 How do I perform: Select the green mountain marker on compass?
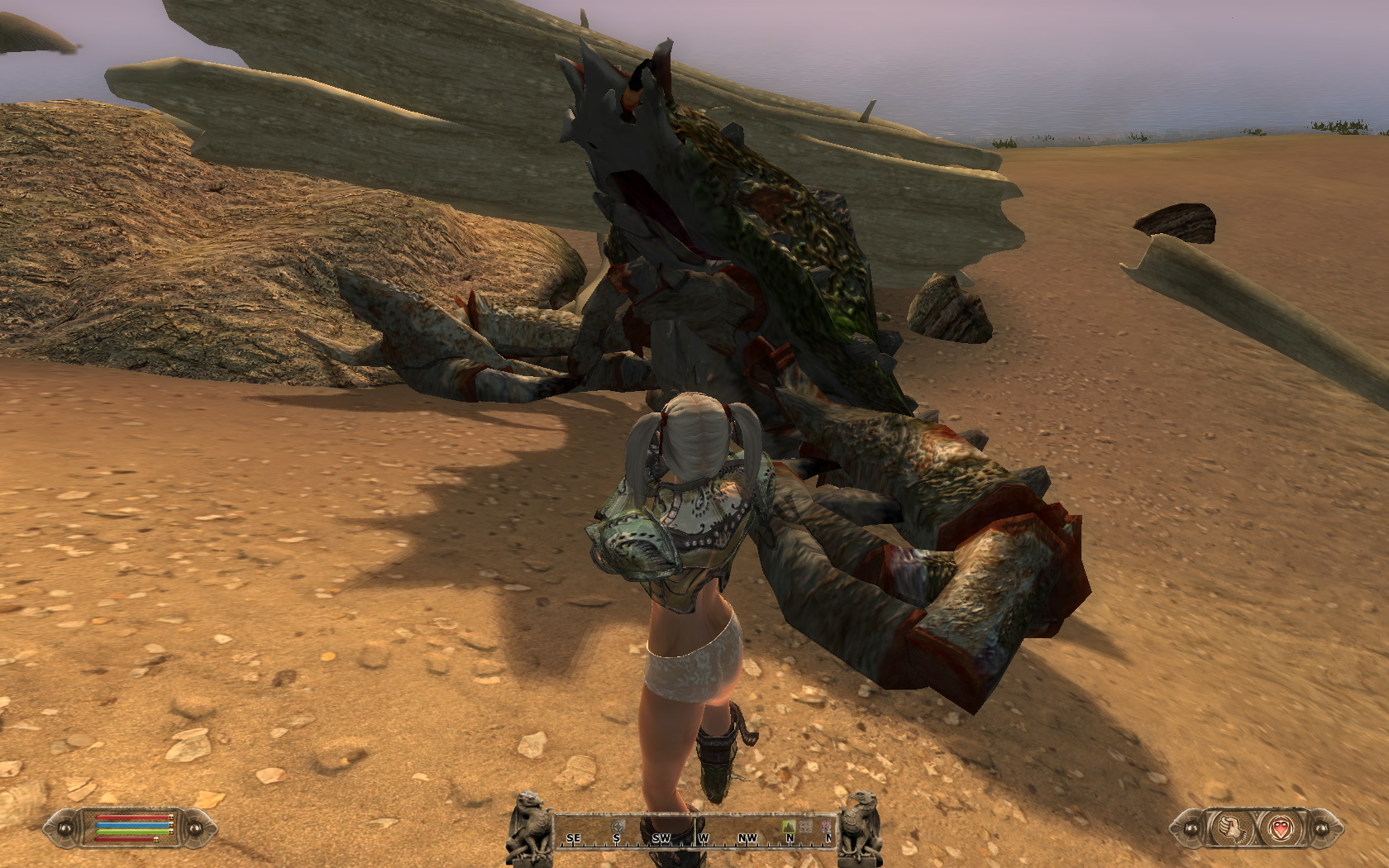(788, 826)
